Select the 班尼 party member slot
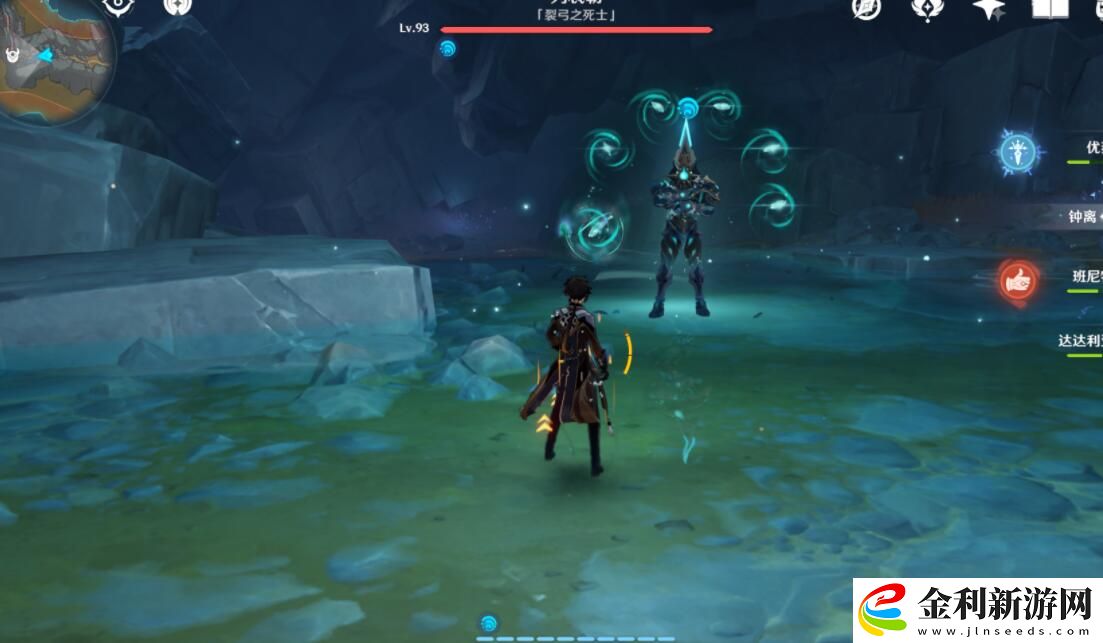Image resolution: width=1103 pixels, height=643 pixels. click(x=1084, y=277)
